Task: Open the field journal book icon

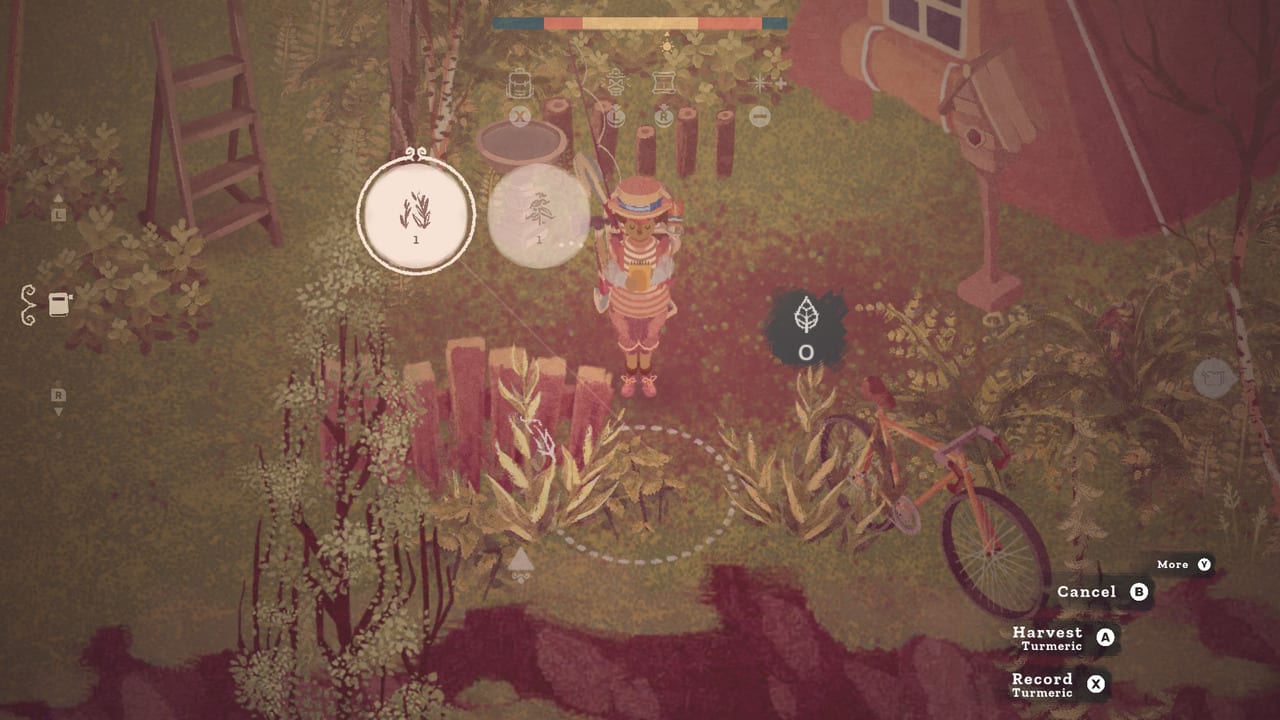Action: click(57, 306)
